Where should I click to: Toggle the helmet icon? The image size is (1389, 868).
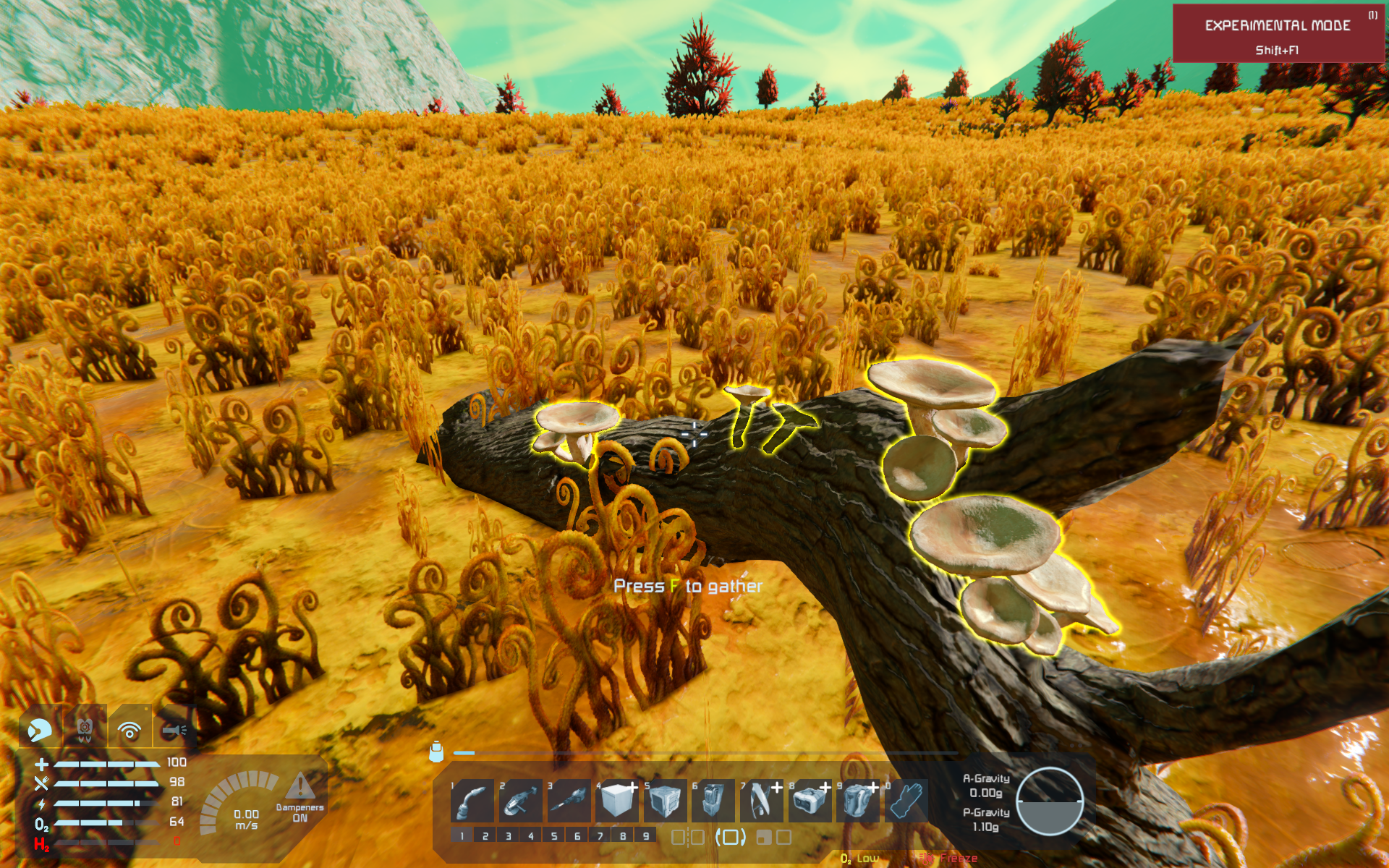[x=41, y=730]
